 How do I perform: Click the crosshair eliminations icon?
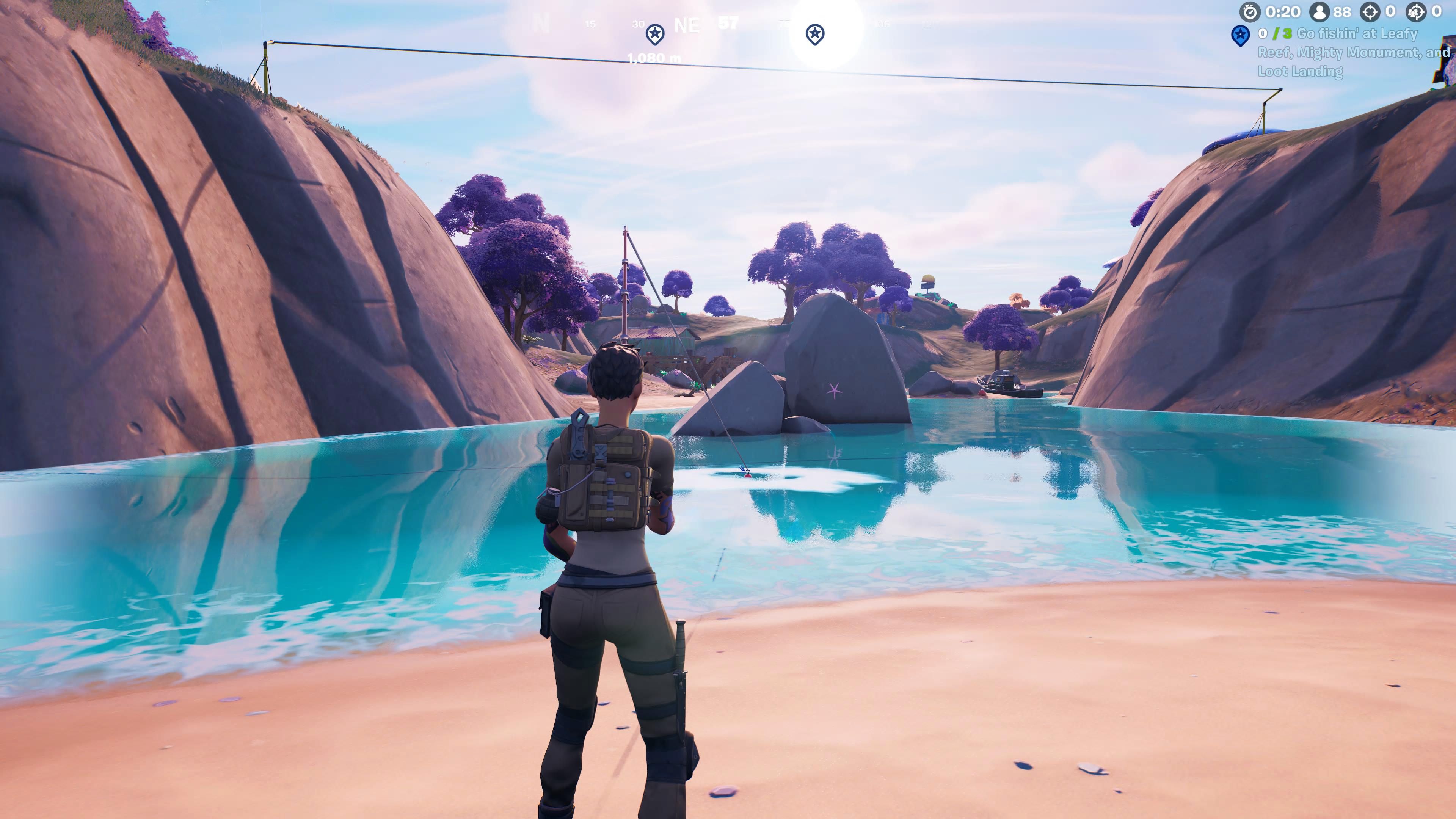[x=1370, y=12]
